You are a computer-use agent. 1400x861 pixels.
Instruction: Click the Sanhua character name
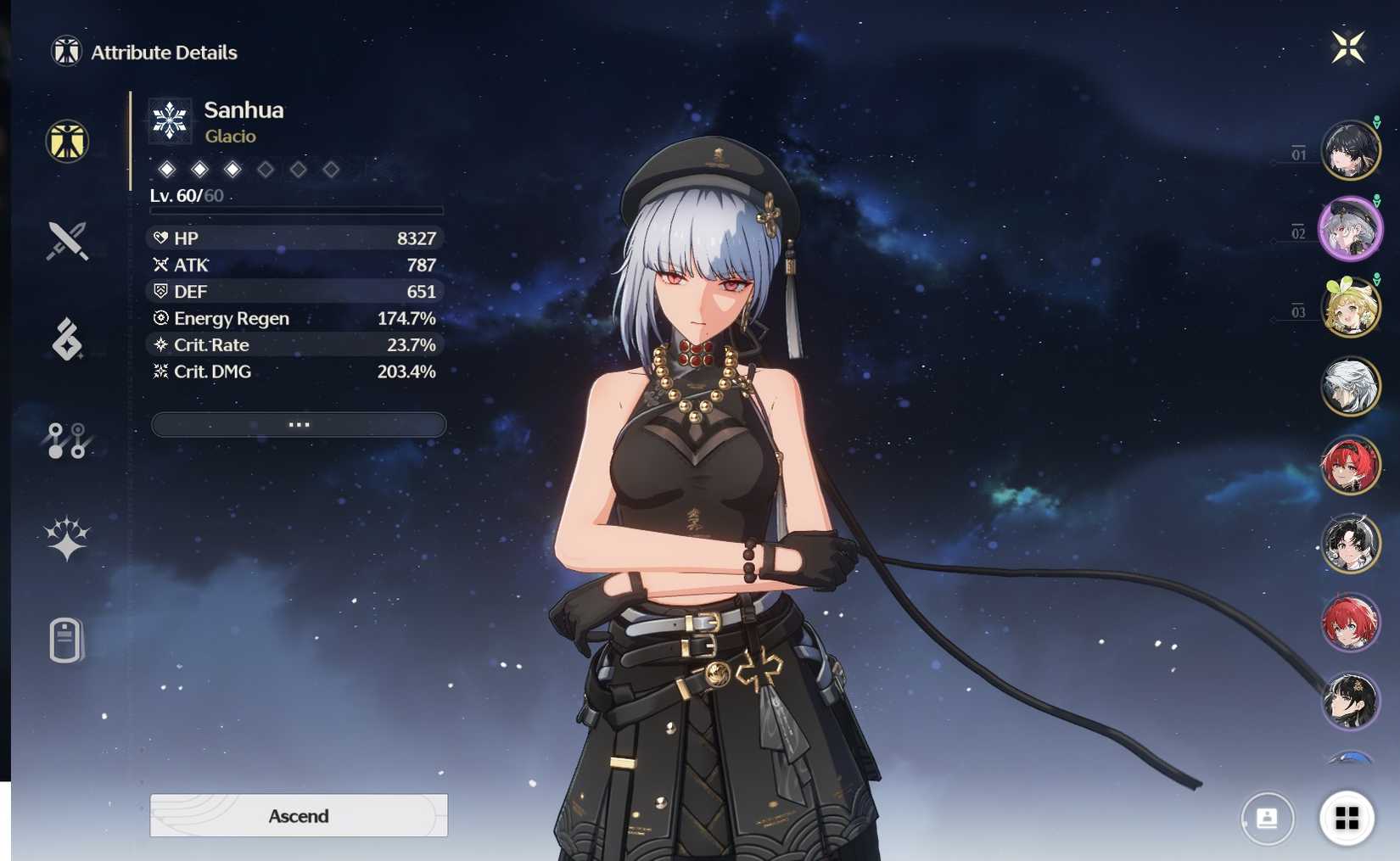245,109
